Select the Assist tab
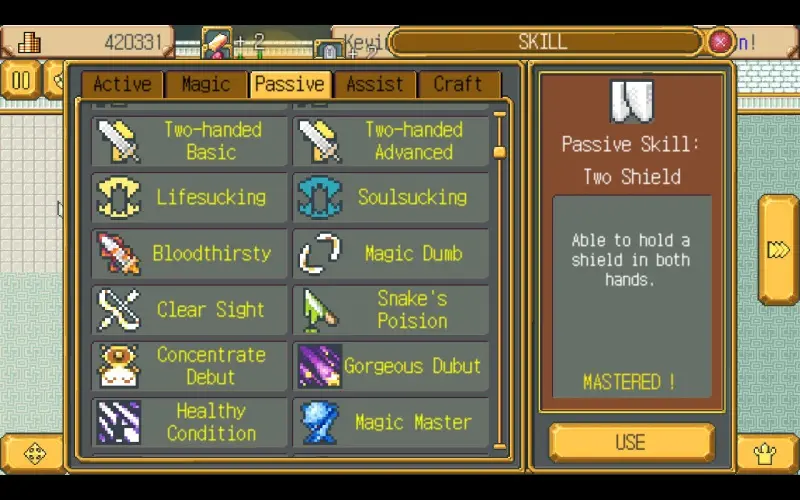 pos(375,85)
